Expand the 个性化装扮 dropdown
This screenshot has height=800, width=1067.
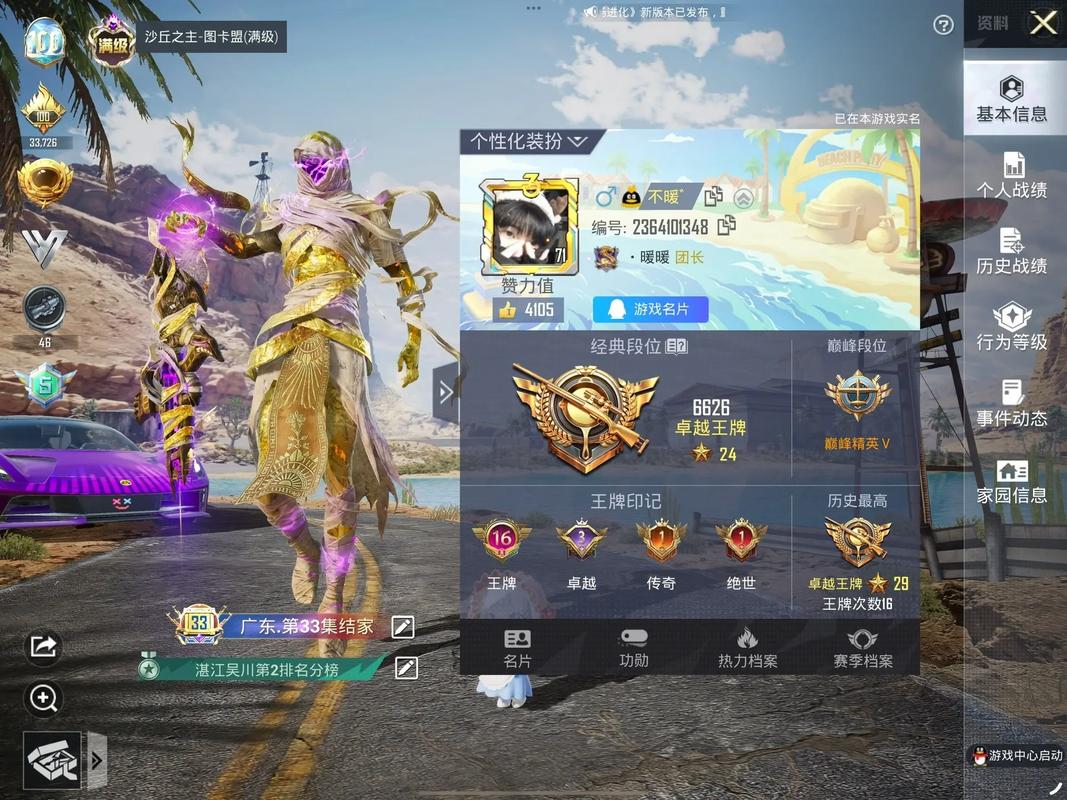pyautogui.click(x=530, y=141)
